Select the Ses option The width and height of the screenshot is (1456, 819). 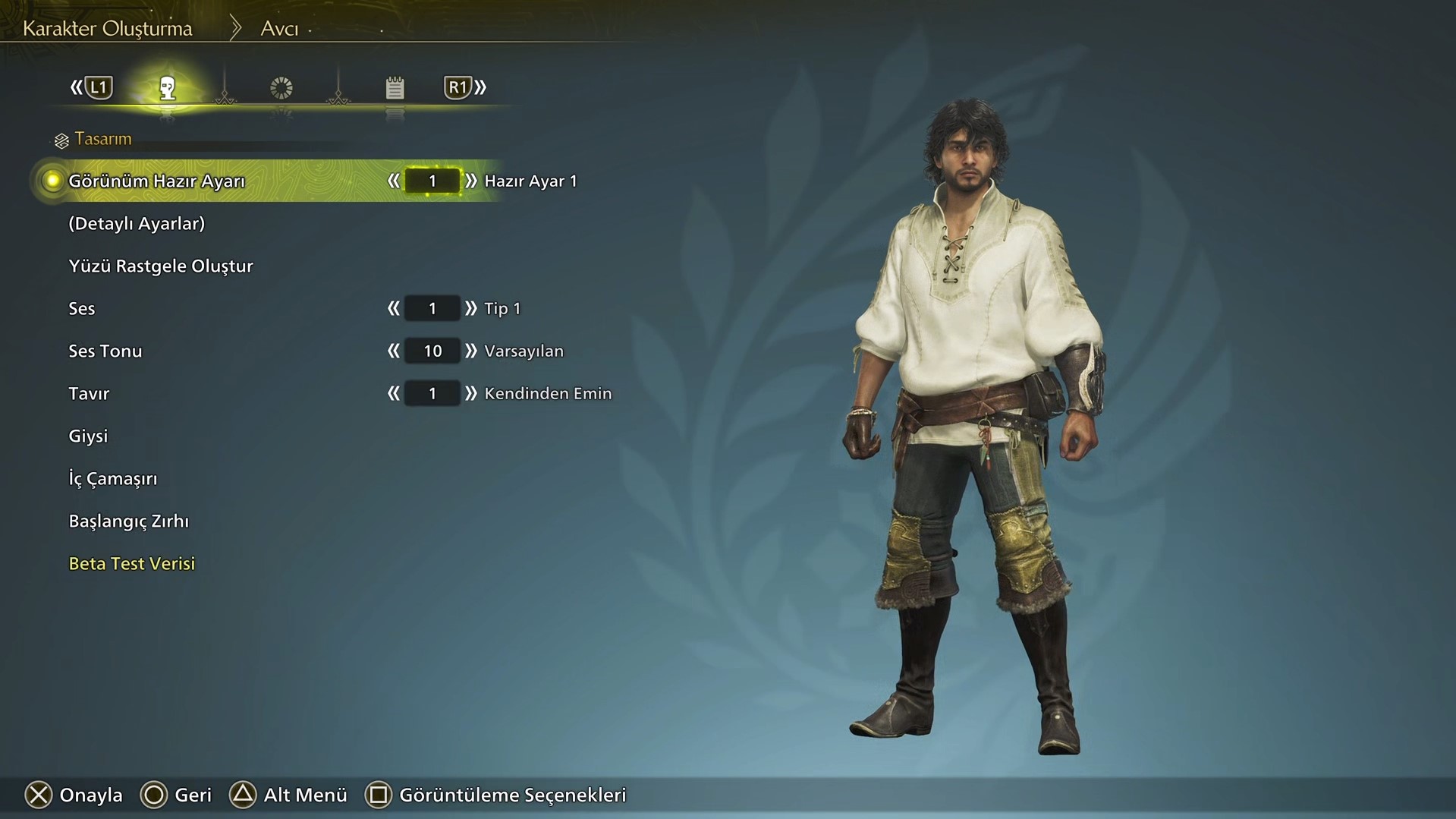pos(82,309)
